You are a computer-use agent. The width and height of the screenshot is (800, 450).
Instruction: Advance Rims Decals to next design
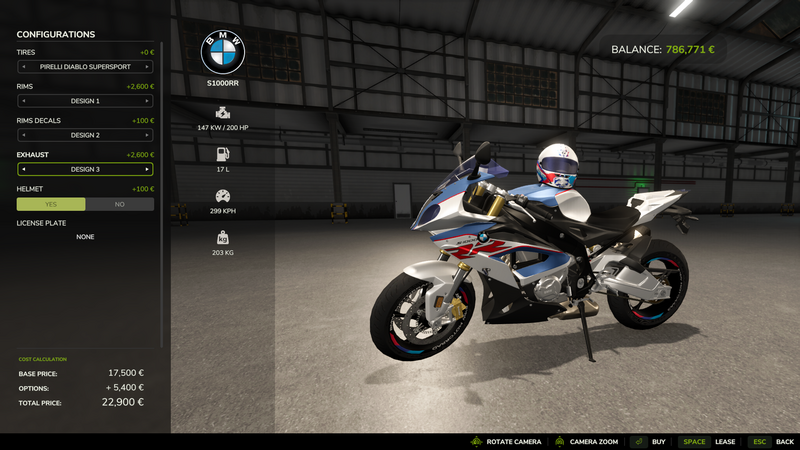coord(147,135)
